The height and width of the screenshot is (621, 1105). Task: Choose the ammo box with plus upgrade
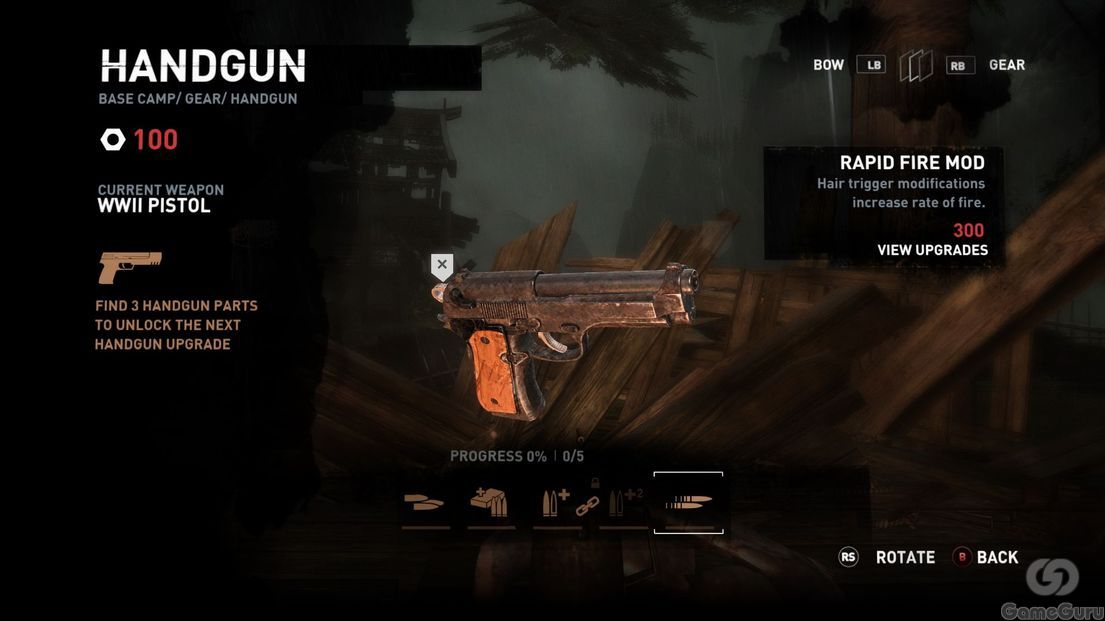(x=491, y=502)
